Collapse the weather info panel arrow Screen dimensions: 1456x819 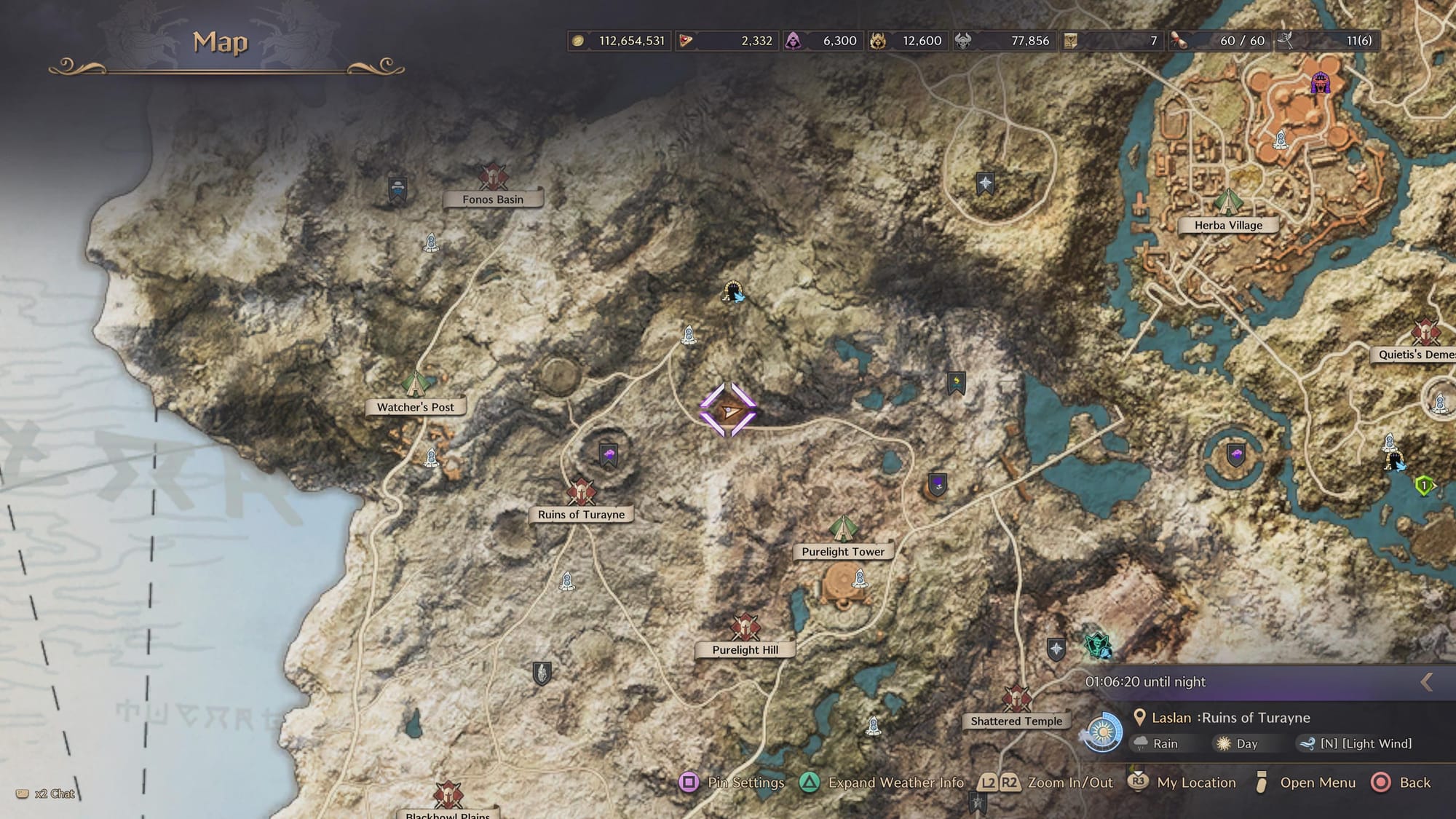1427,681
